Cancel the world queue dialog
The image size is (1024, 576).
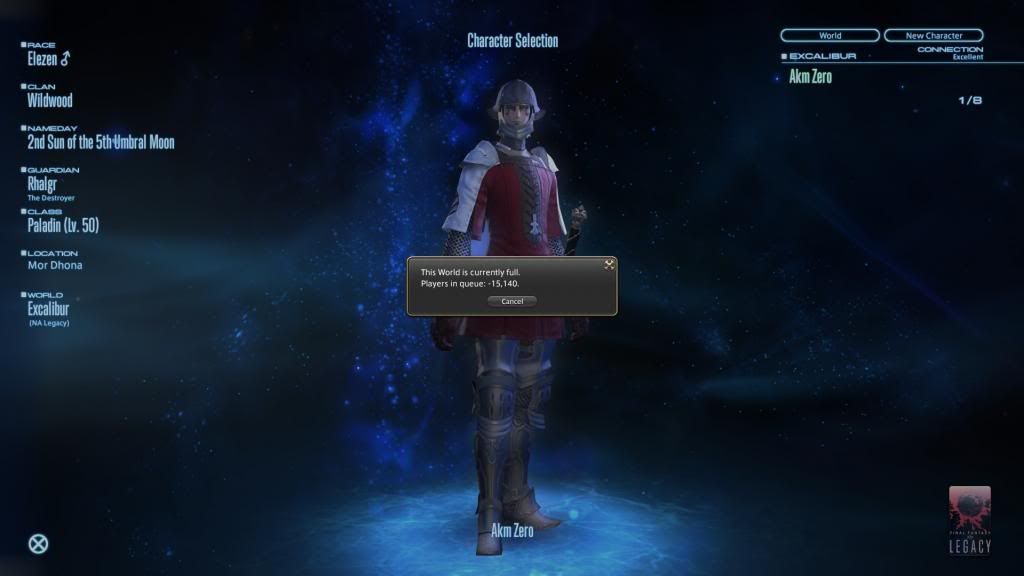pos(512,301)
